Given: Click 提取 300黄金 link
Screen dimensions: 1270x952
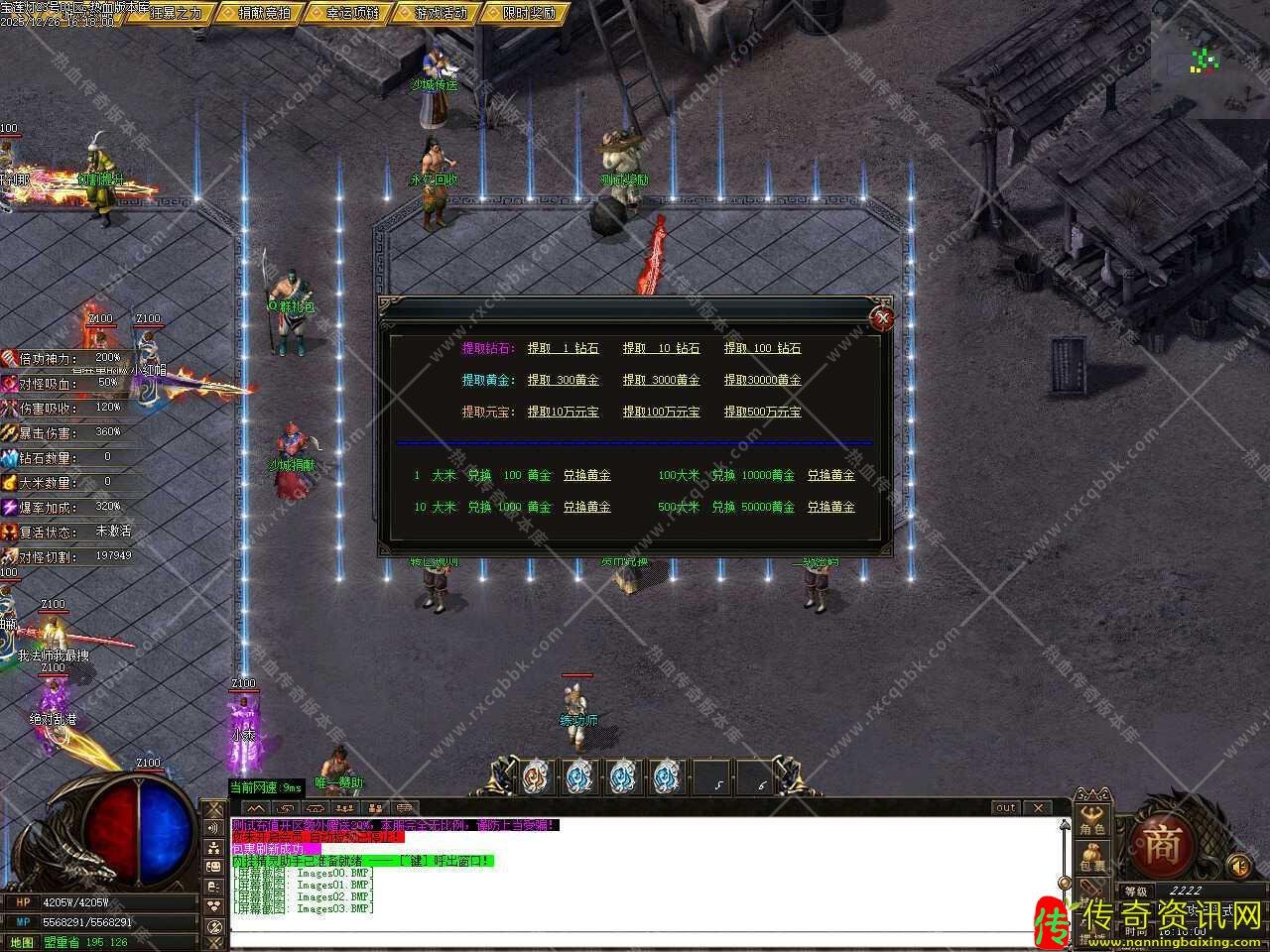Looking at the screenshot, I should tap(563, 380).
